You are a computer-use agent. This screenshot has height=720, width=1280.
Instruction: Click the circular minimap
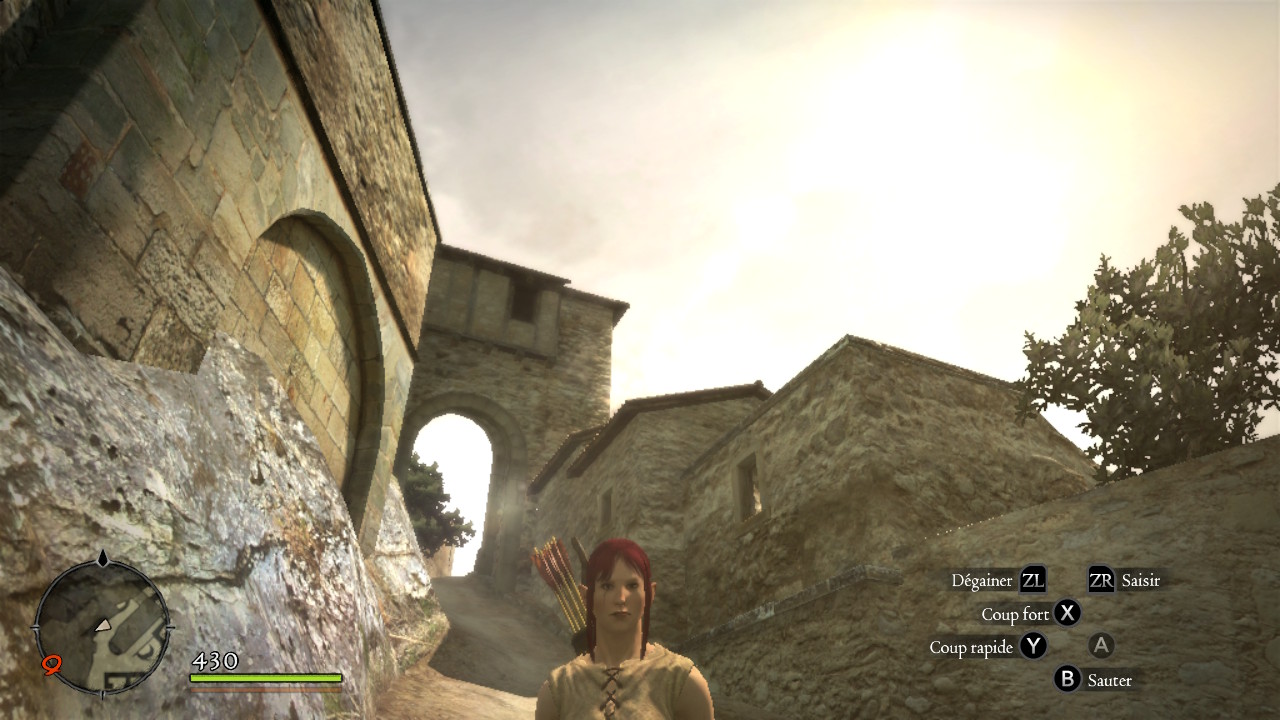(x=102, y=626)
